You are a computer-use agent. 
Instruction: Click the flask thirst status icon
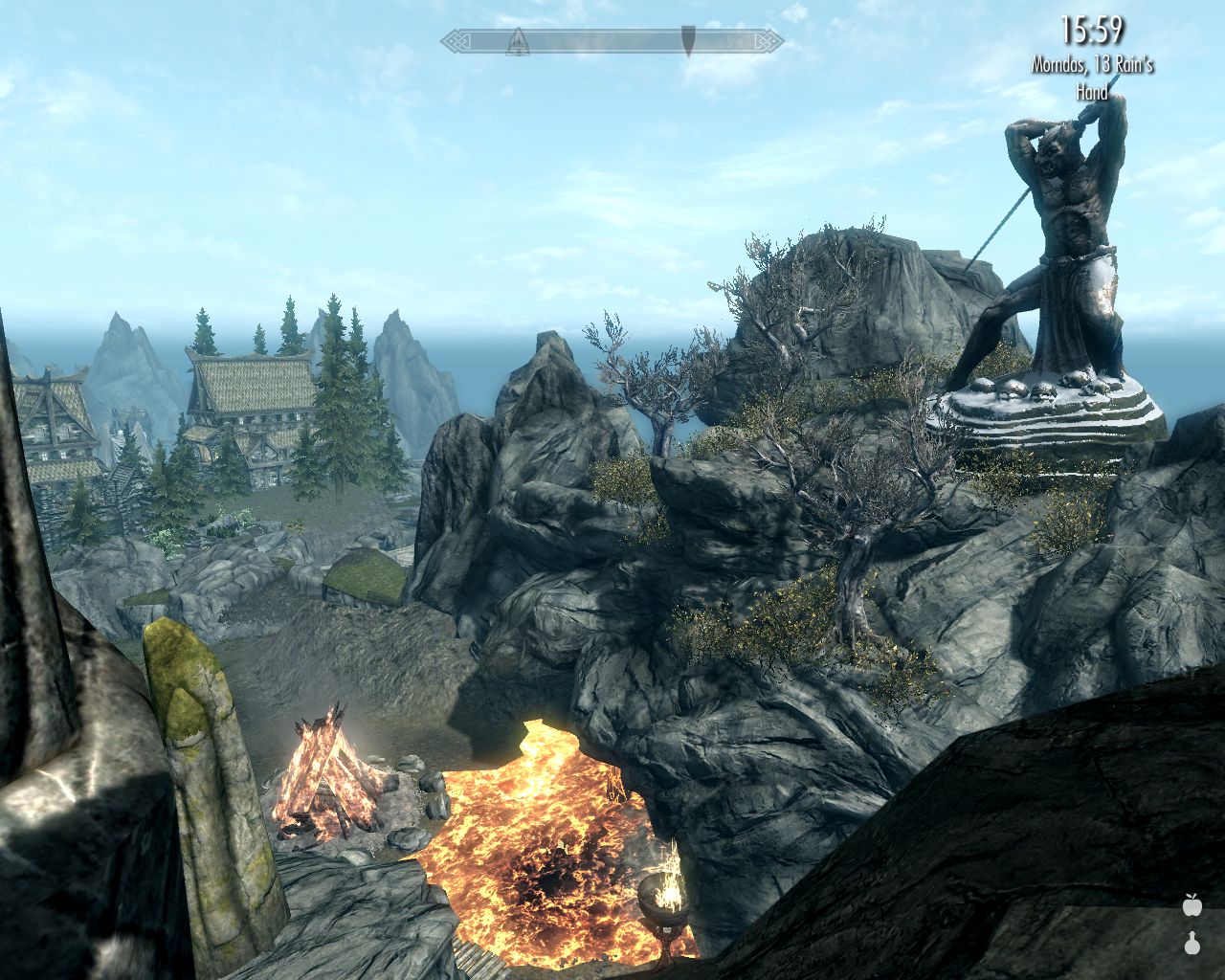coord(1192,943)
